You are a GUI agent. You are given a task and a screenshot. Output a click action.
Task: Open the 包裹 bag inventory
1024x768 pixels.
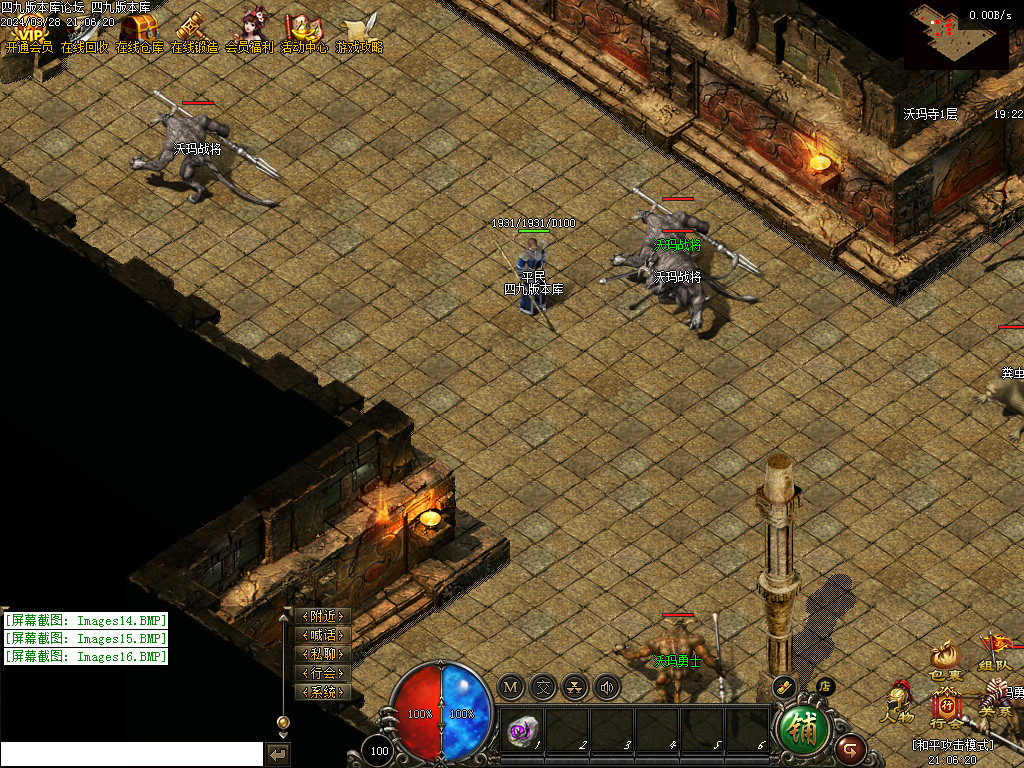pos(944,661)
